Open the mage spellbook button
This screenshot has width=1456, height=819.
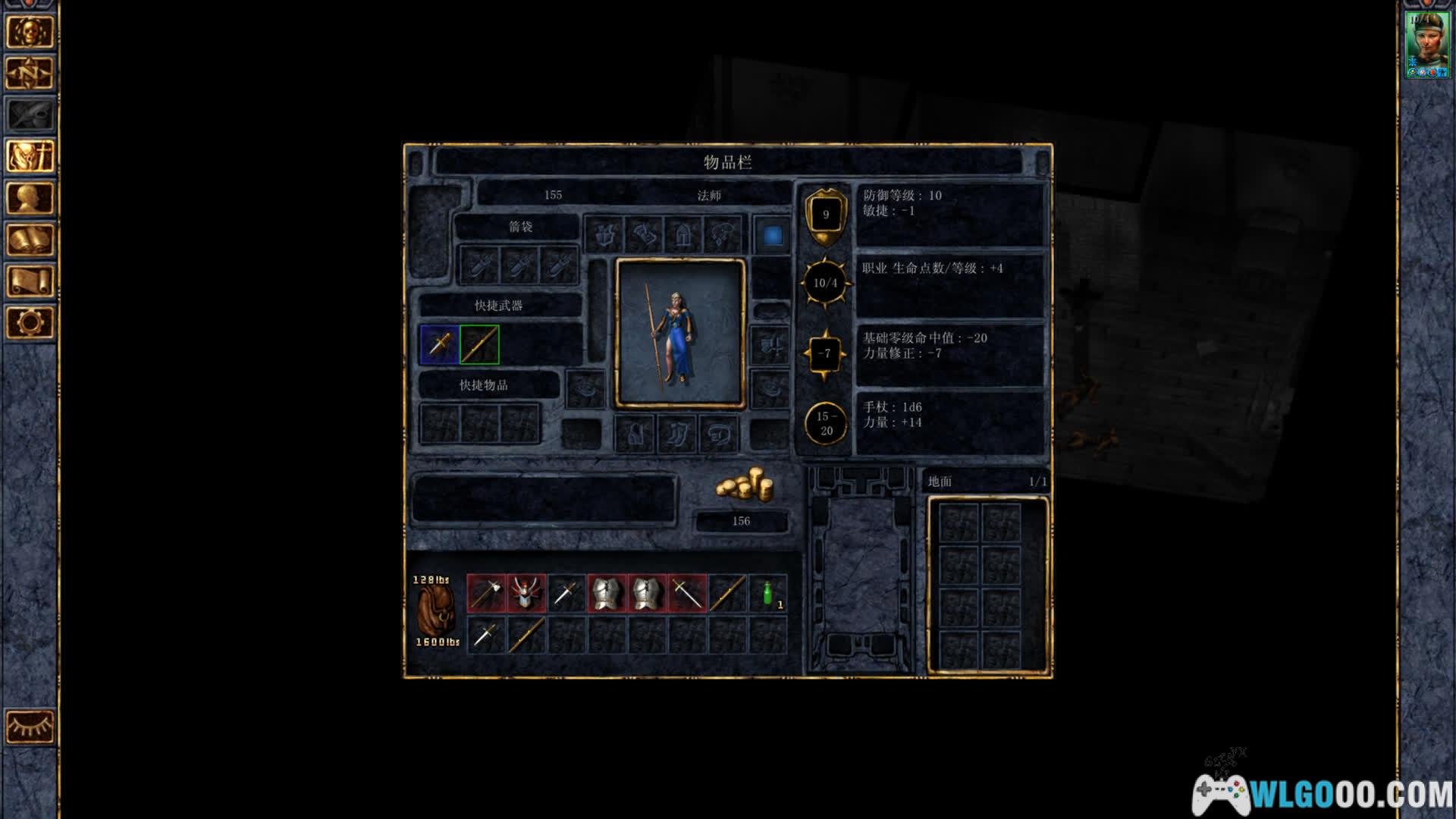pyautogui.click(x=30, y=240)
